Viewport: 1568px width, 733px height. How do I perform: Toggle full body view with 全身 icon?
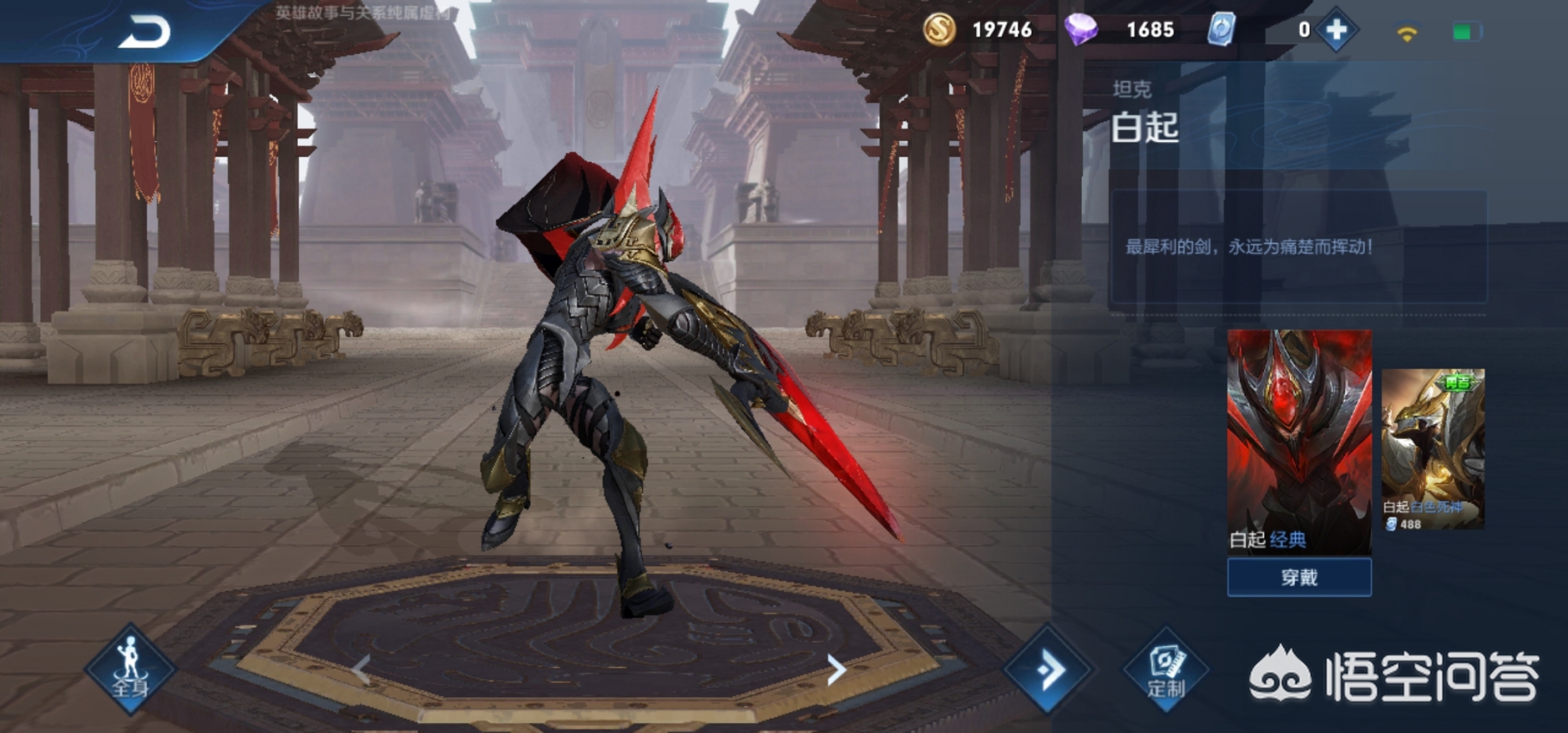(130, 669)
